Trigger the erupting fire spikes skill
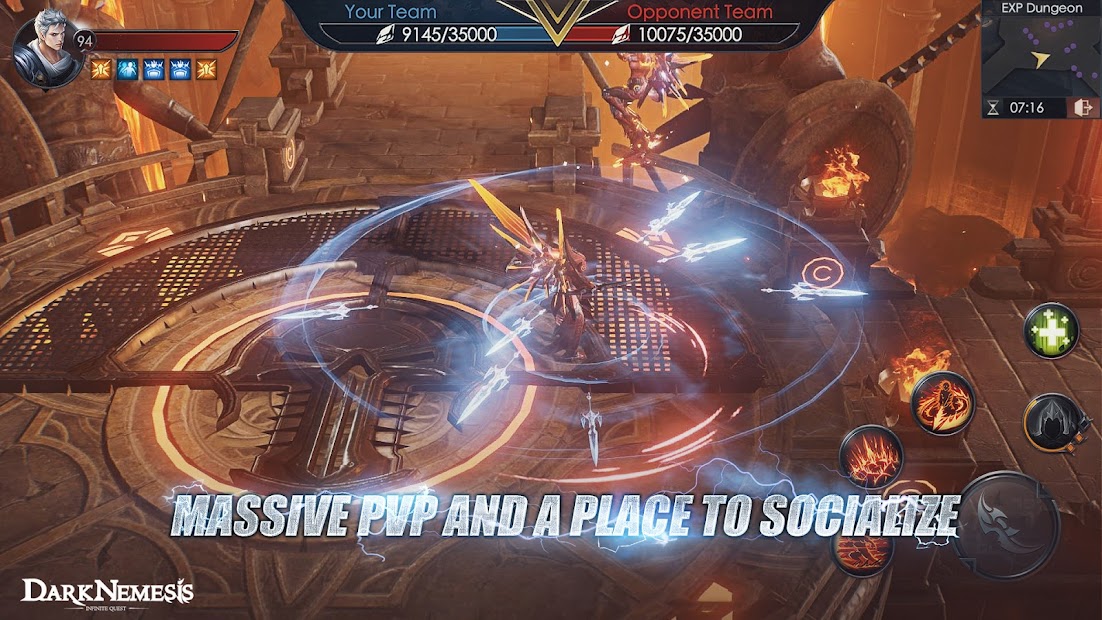This screenshot has width=1102, height=620. click(871, 457)
